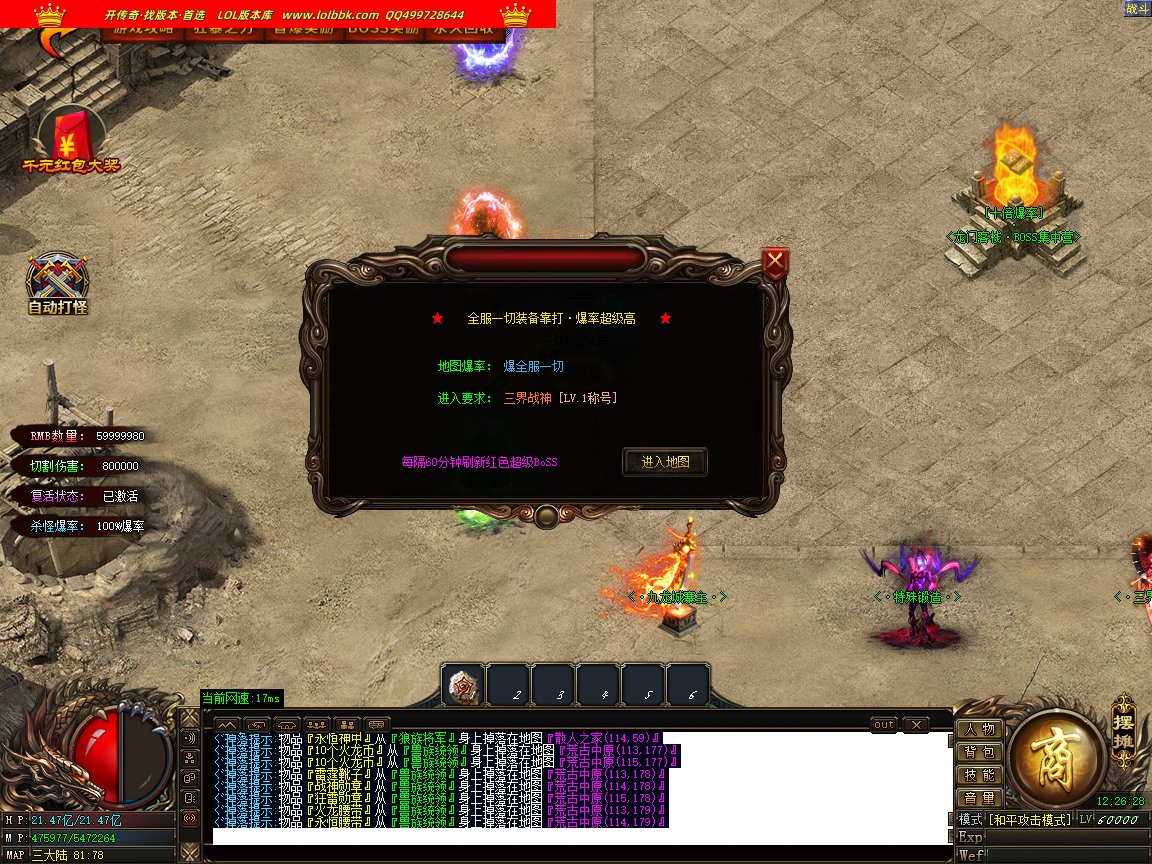Activate the 自动打怪 auto-fight icon
The height and width of the screenshot is (864, 1152).
(58, 282)
